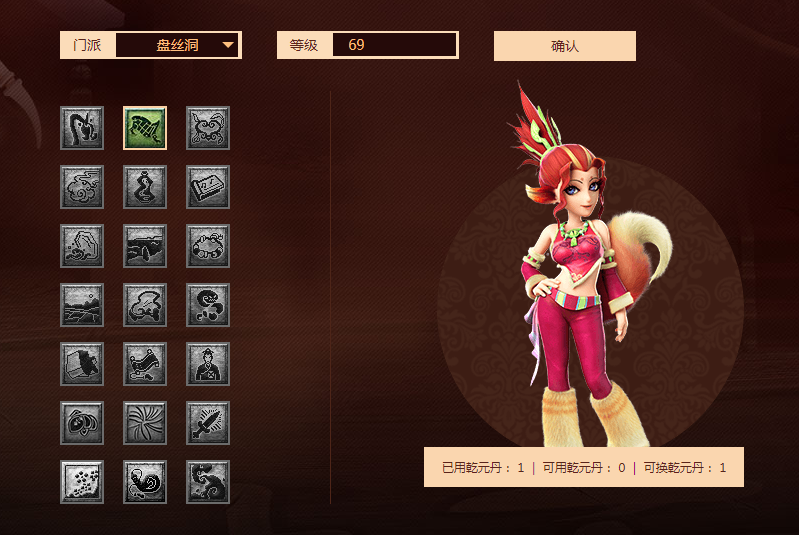This screenshot has width=799, height=535.
Task: Select the music scroll skill icon
Action: [208, 187]
